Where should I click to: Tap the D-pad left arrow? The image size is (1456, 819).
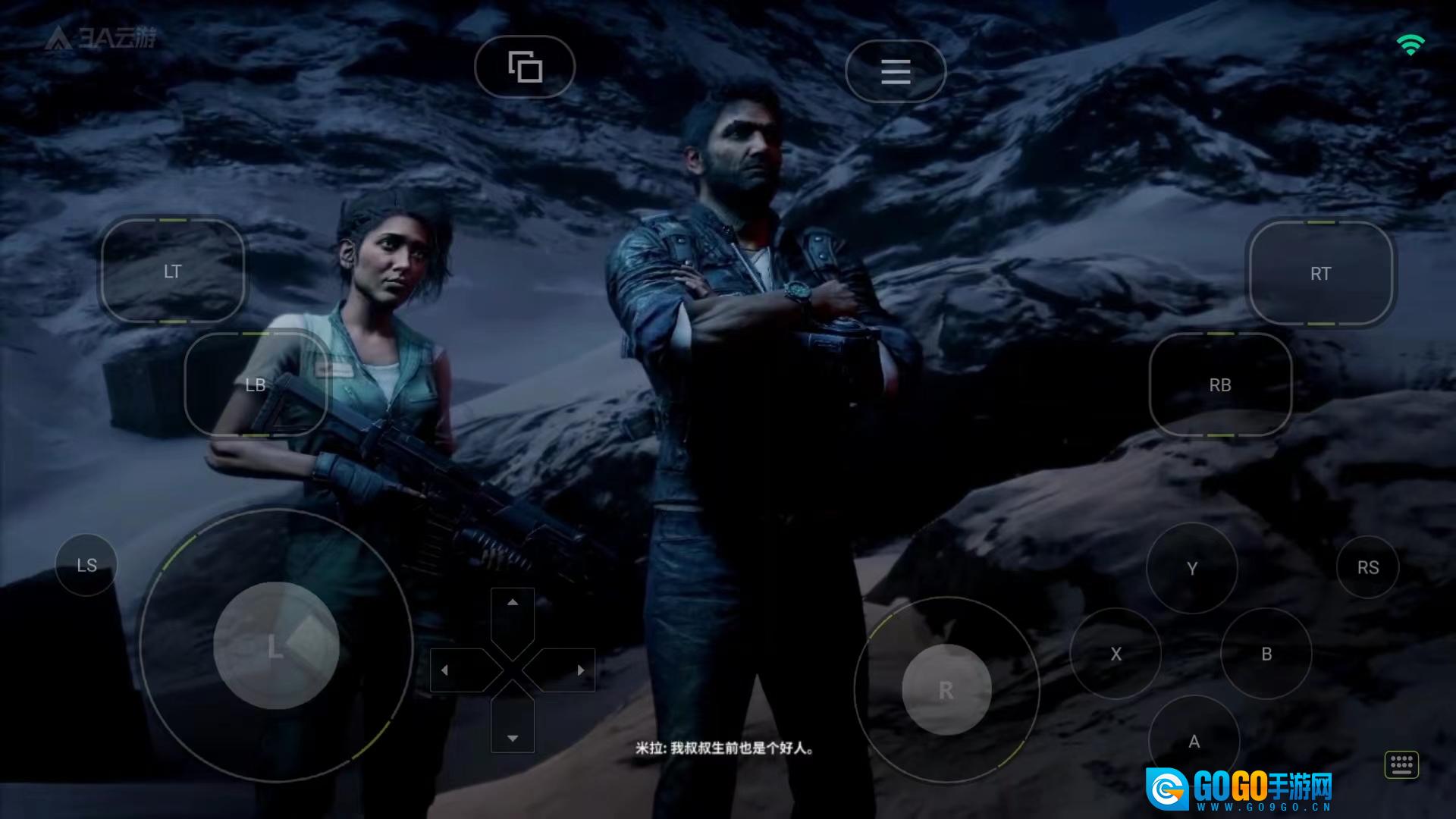(445, 670)
